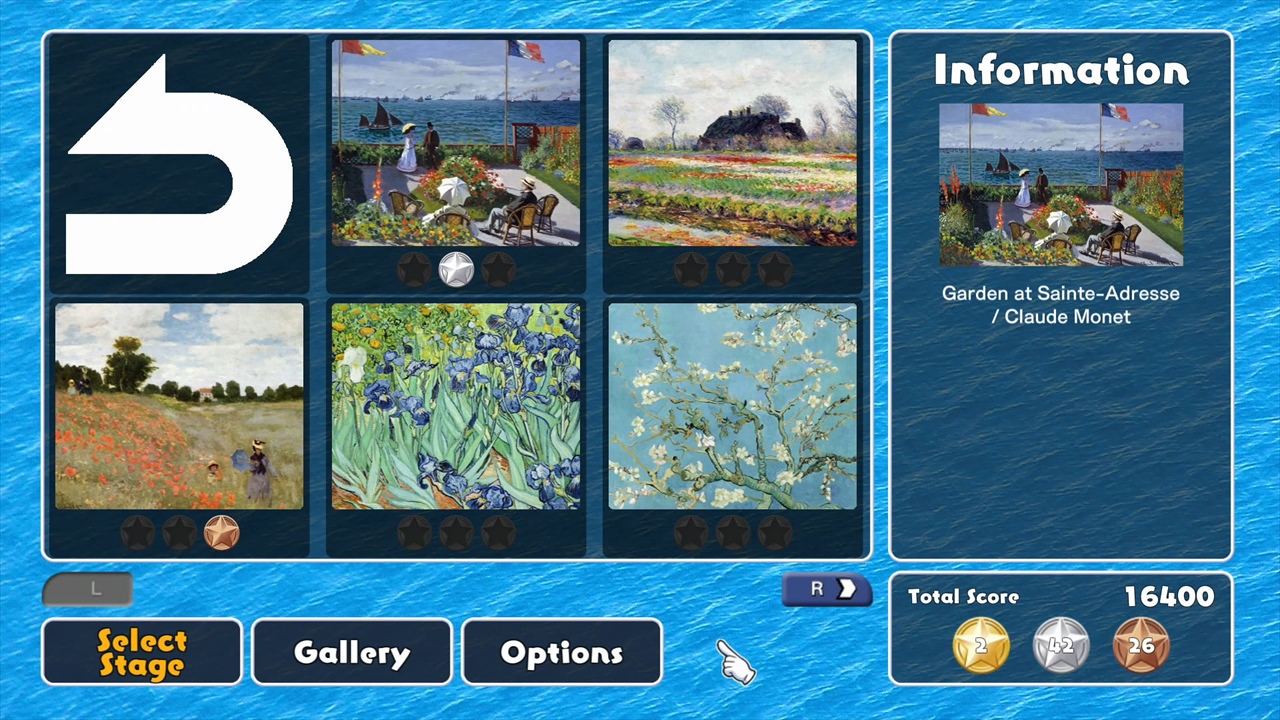Click the back arrow to return
The image size is (1280, 720).
(178, 165)
